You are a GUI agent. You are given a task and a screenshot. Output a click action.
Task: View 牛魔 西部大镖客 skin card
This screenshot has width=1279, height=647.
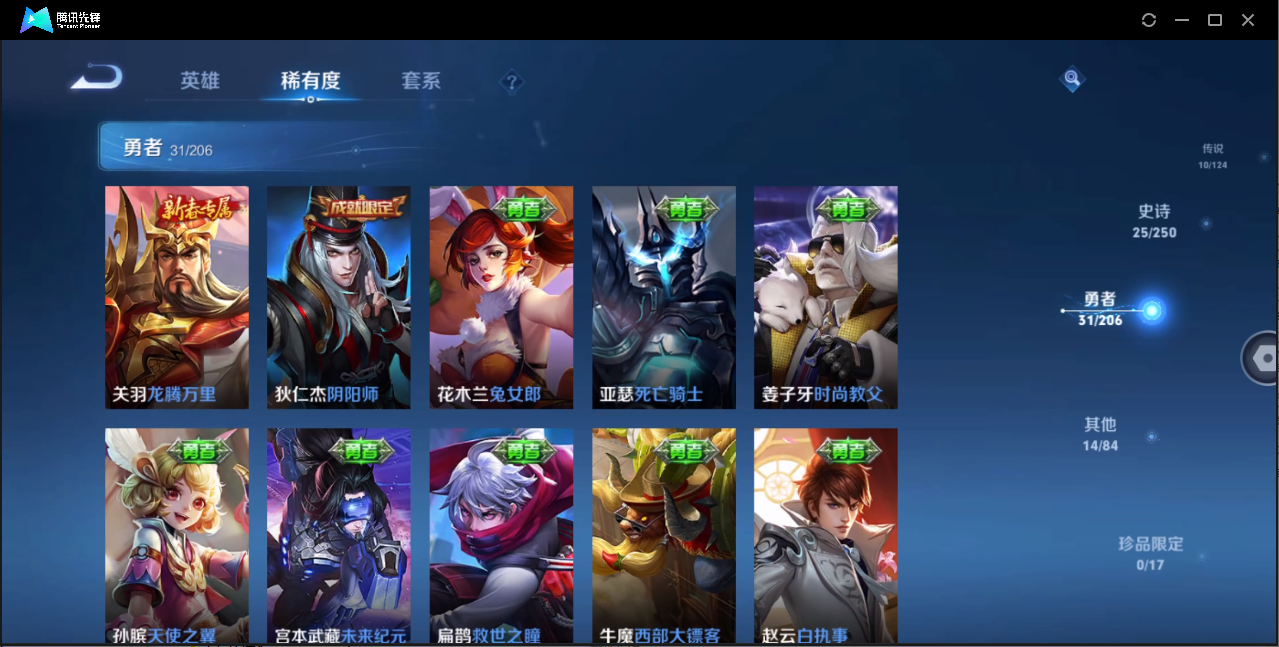pyautogui.click(x=664, y=535)
